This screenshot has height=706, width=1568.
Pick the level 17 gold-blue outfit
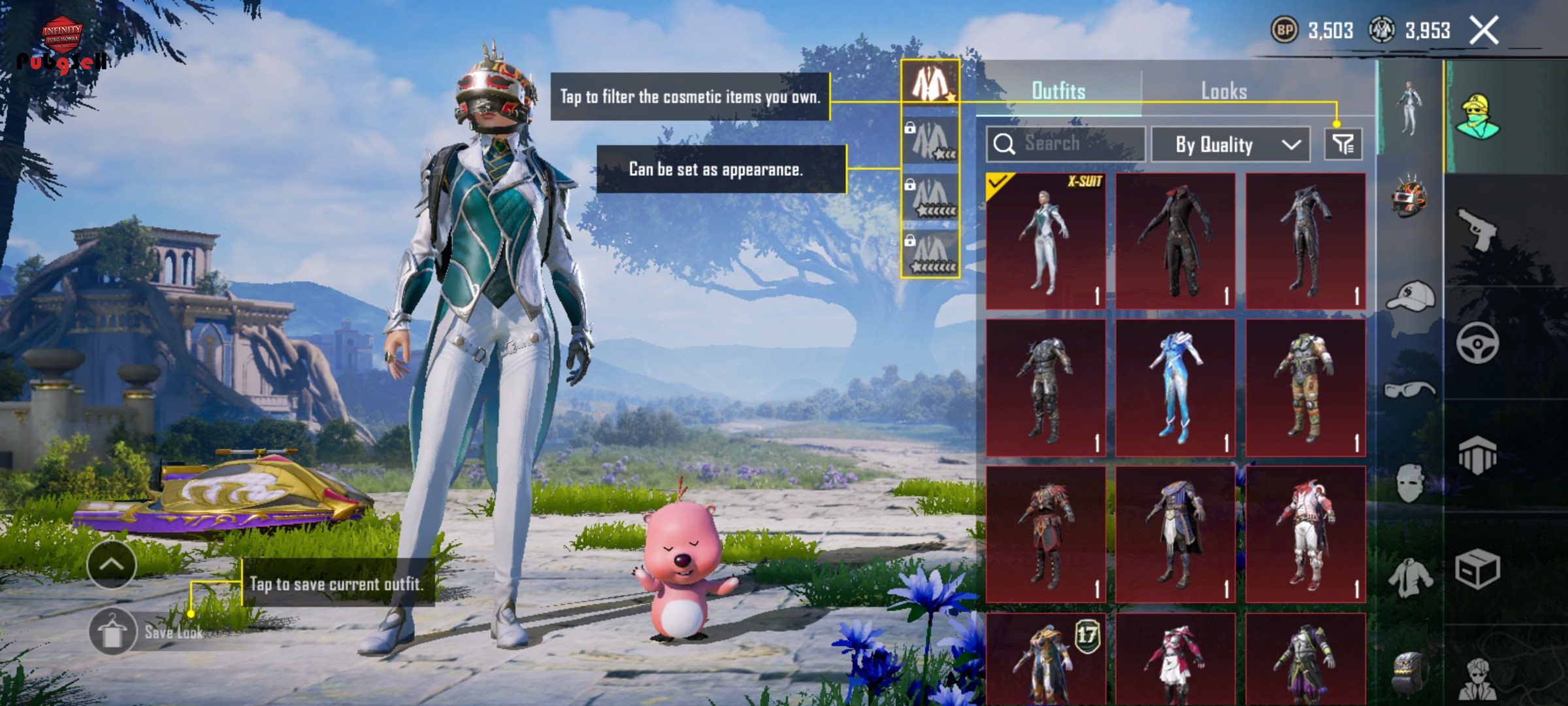[1046, 660]
